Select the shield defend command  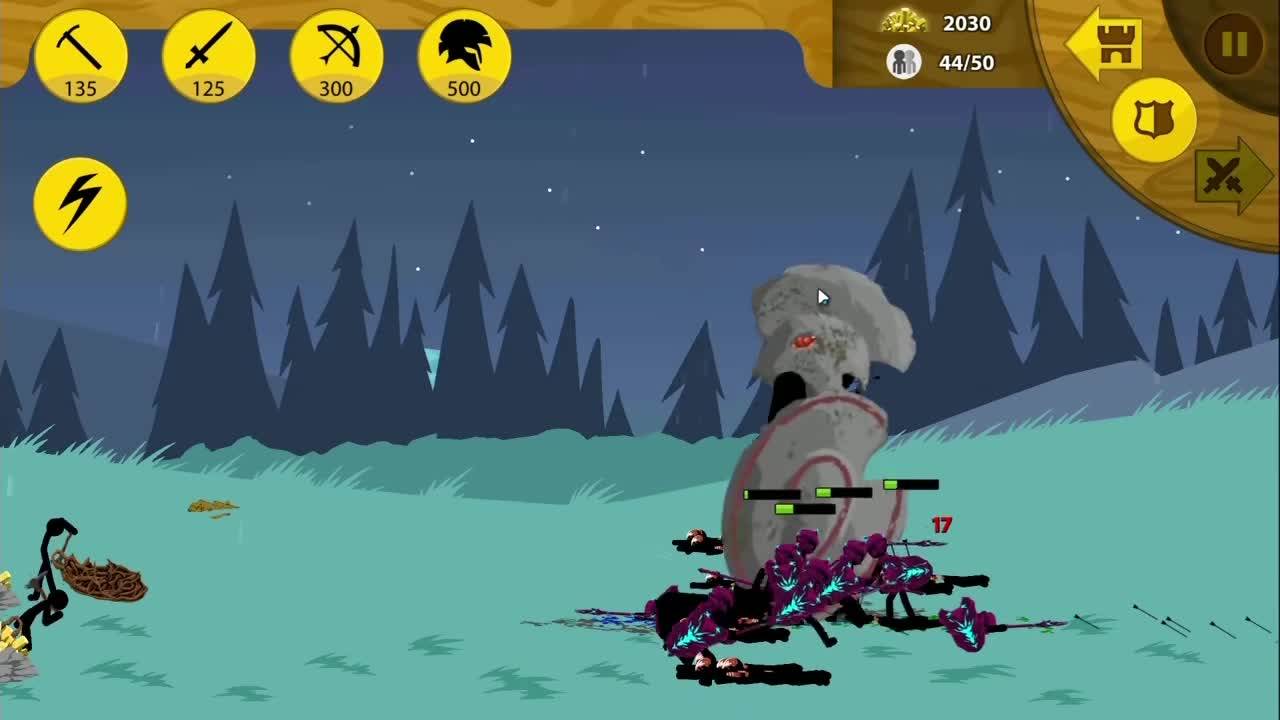(1154, 120)
